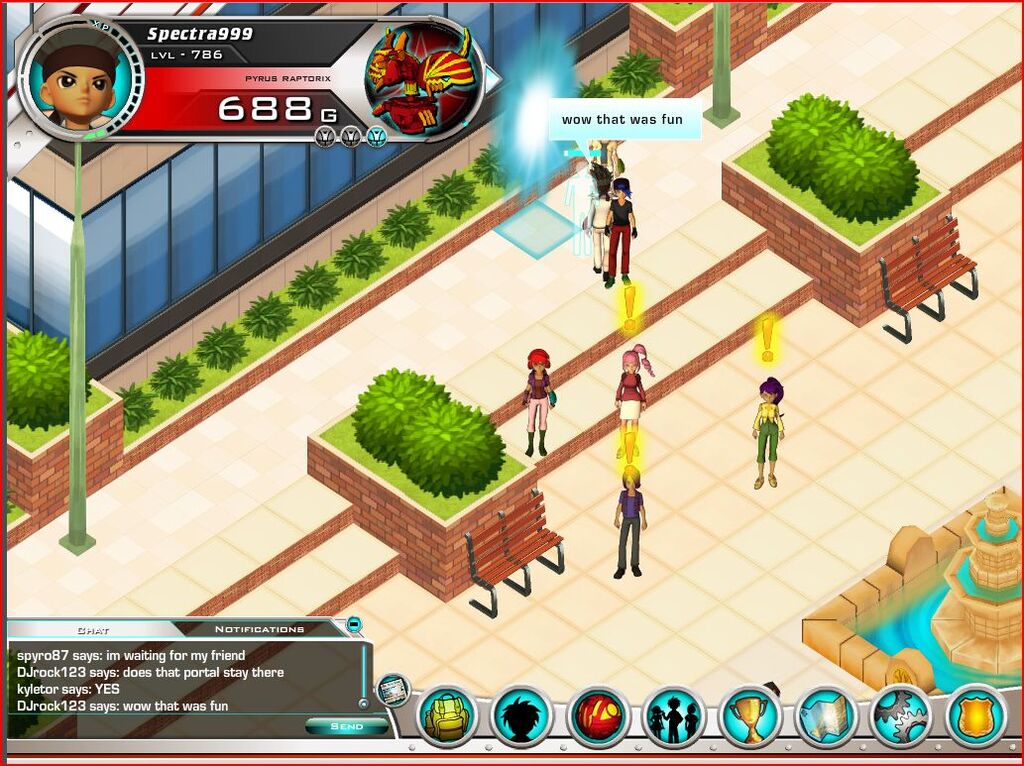
Task: Switch to the Notifications tab
Action: [x=259, y=629]
